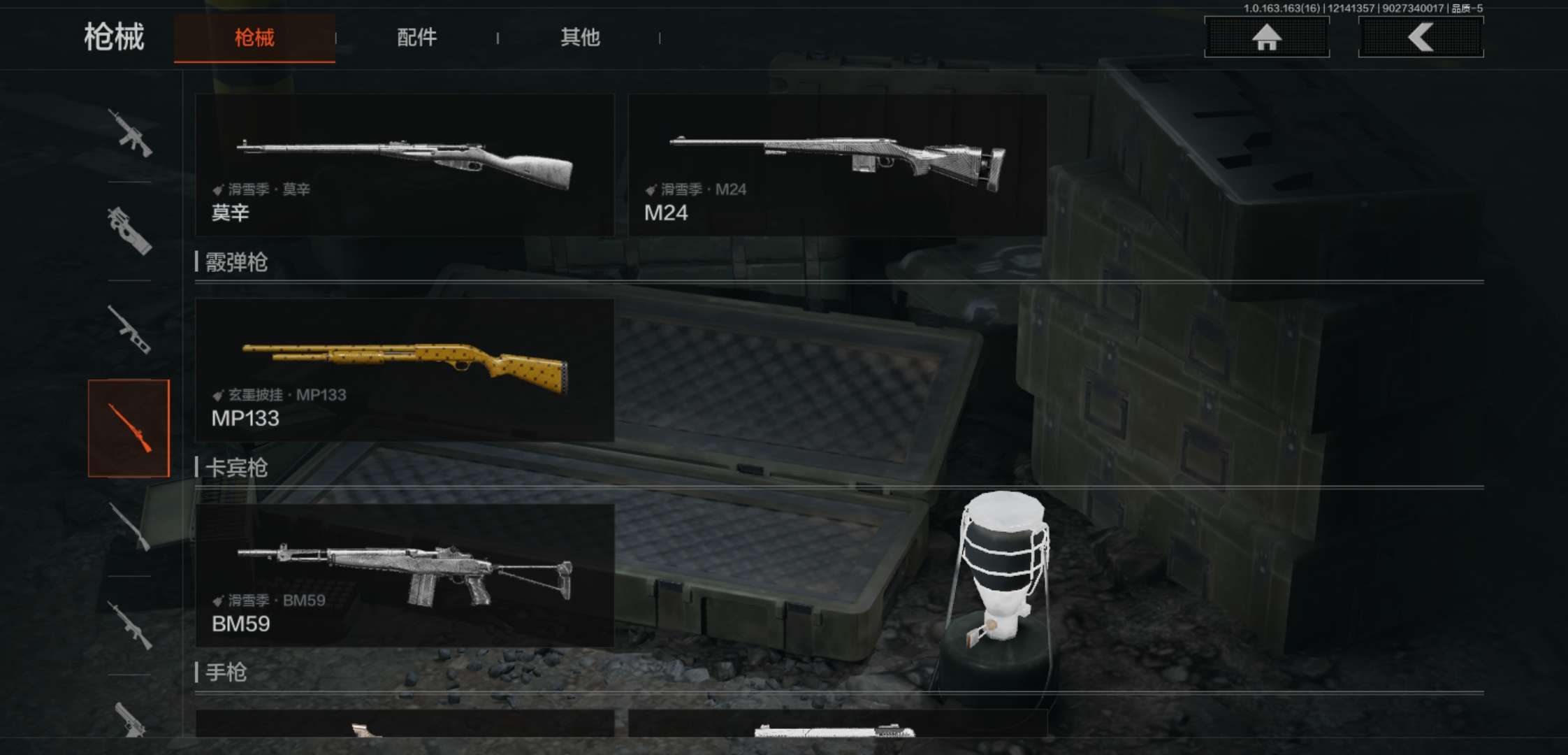The width and height of the screenshot is (1568, 755).
Task: Show the assault rifle category
Action: tap(130, 133)
